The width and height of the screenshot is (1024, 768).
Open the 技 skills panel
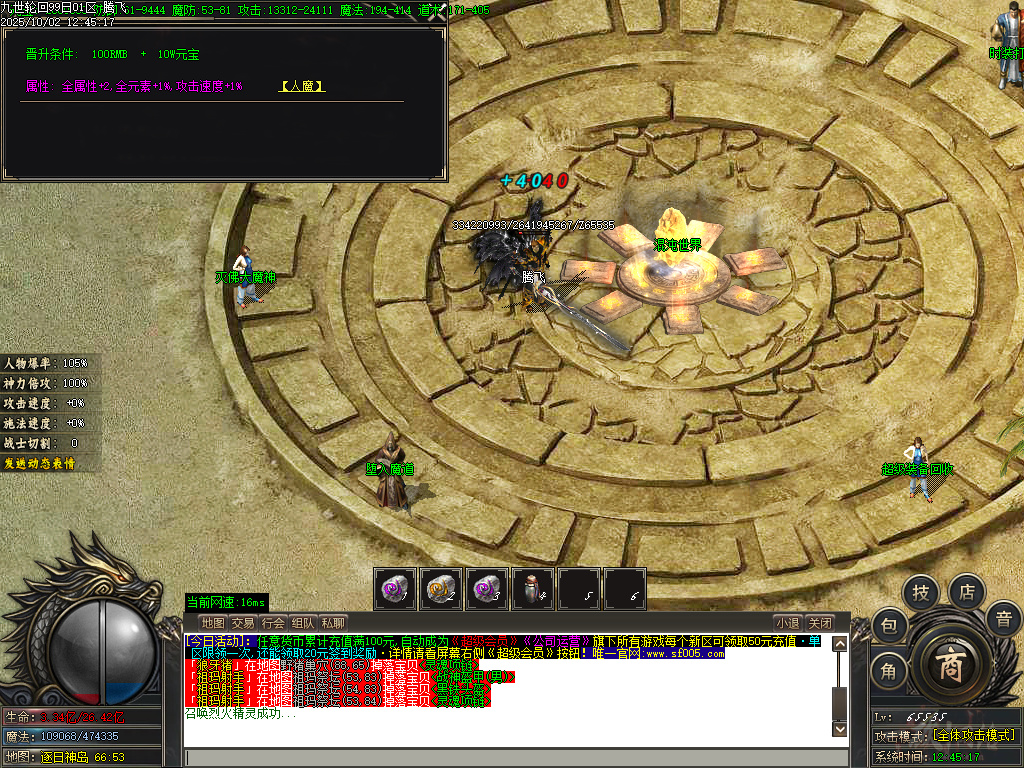920,593
